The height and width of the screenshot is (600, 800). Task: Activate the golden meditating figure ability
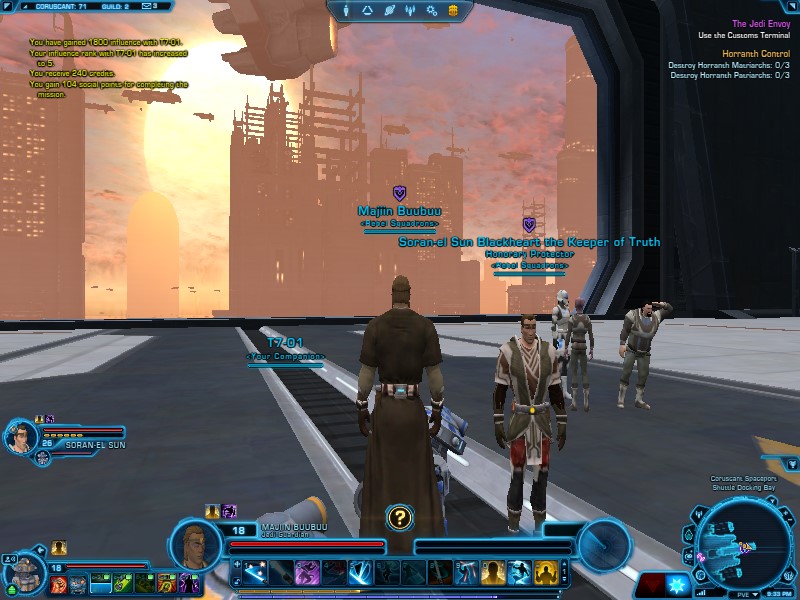(x=545, y=572)
